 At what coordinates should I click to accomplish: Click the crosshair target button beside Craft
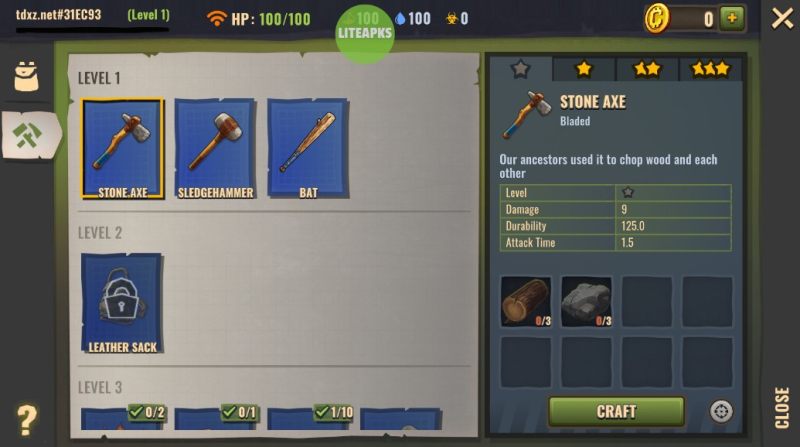tap(721, 411)
